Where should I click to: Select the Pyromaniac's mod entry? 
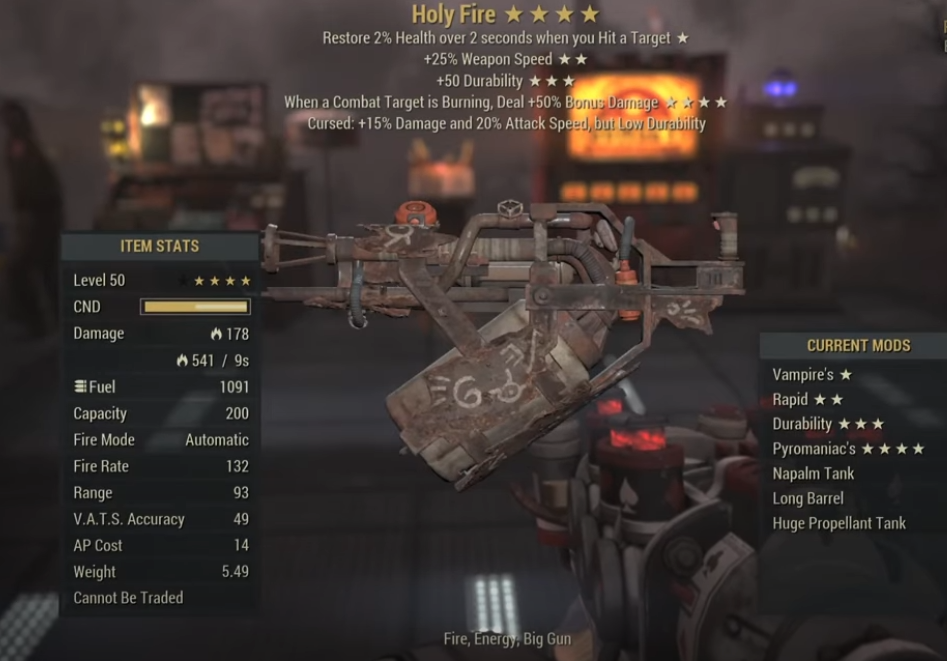847,449
